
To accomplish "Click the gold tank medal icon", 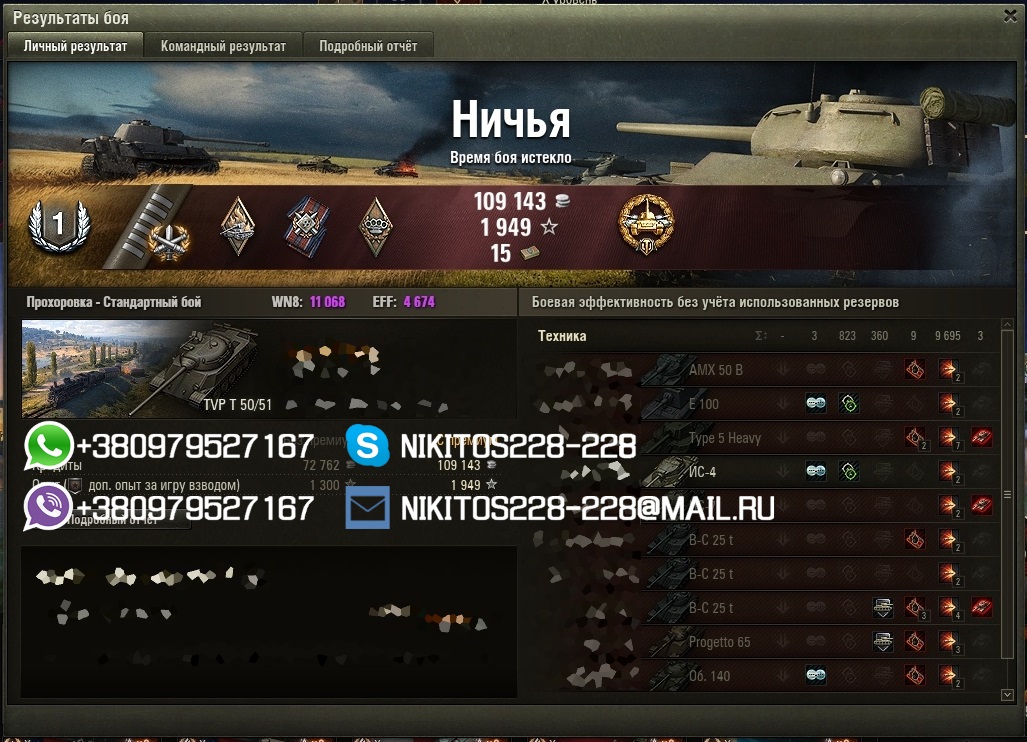I will pyautogui.click(x=646, y=225).
